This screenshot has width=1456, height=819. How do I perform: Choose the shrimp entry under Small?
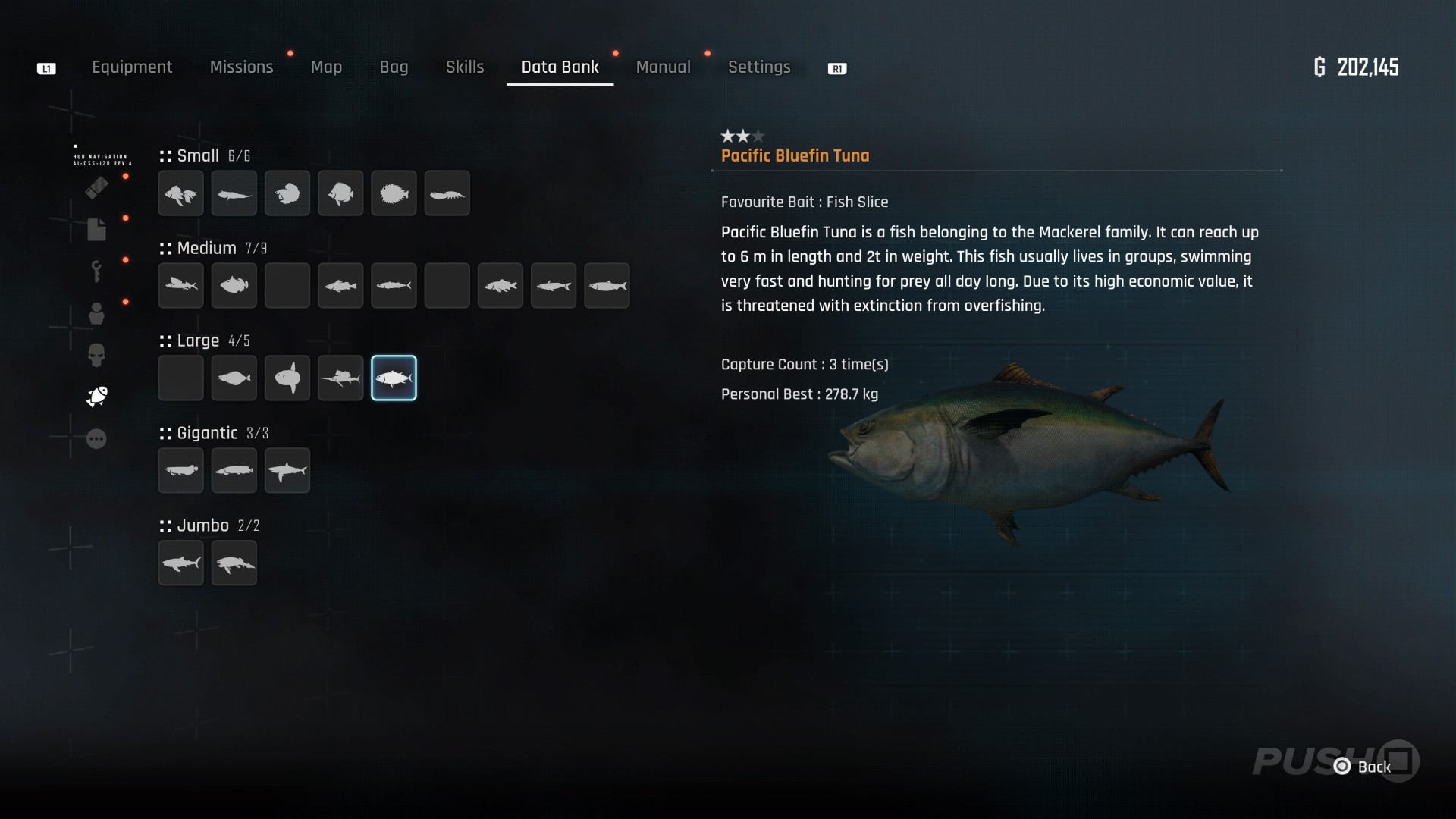click(447, 193)
